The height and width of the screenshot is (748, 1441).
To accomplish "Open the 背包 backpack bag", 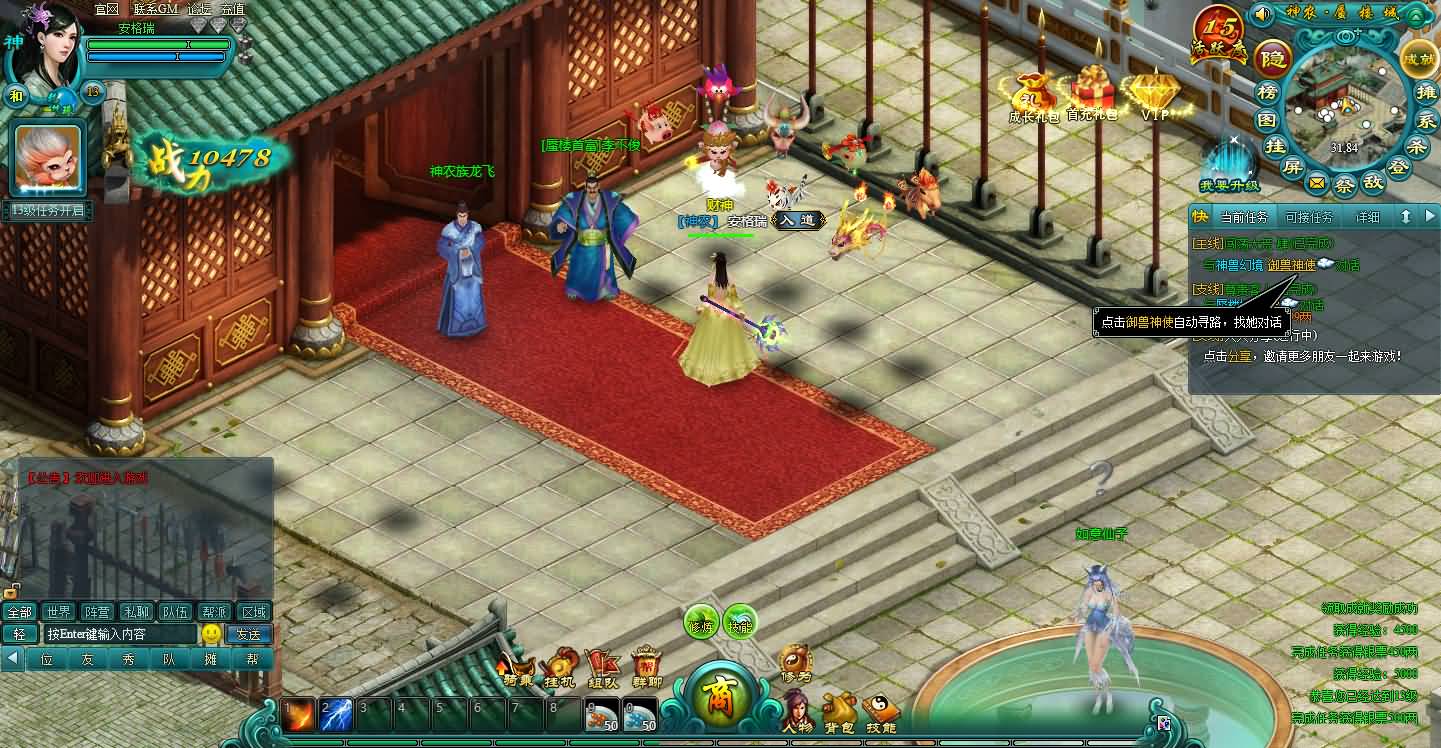I will point(838,710).
